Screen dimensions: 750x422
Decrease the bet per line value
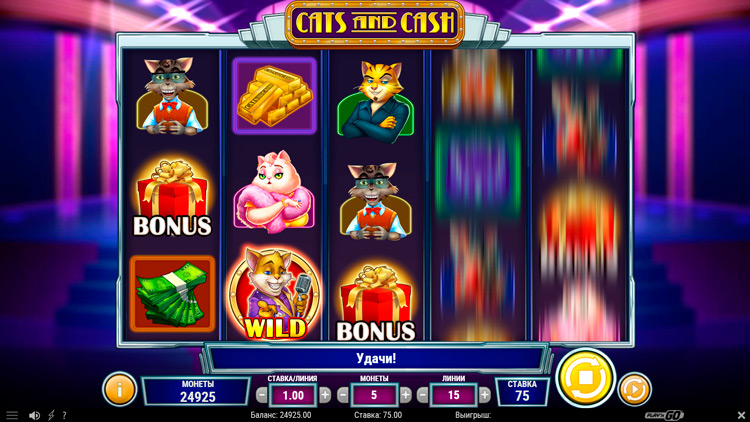click(x=262, y=395)
